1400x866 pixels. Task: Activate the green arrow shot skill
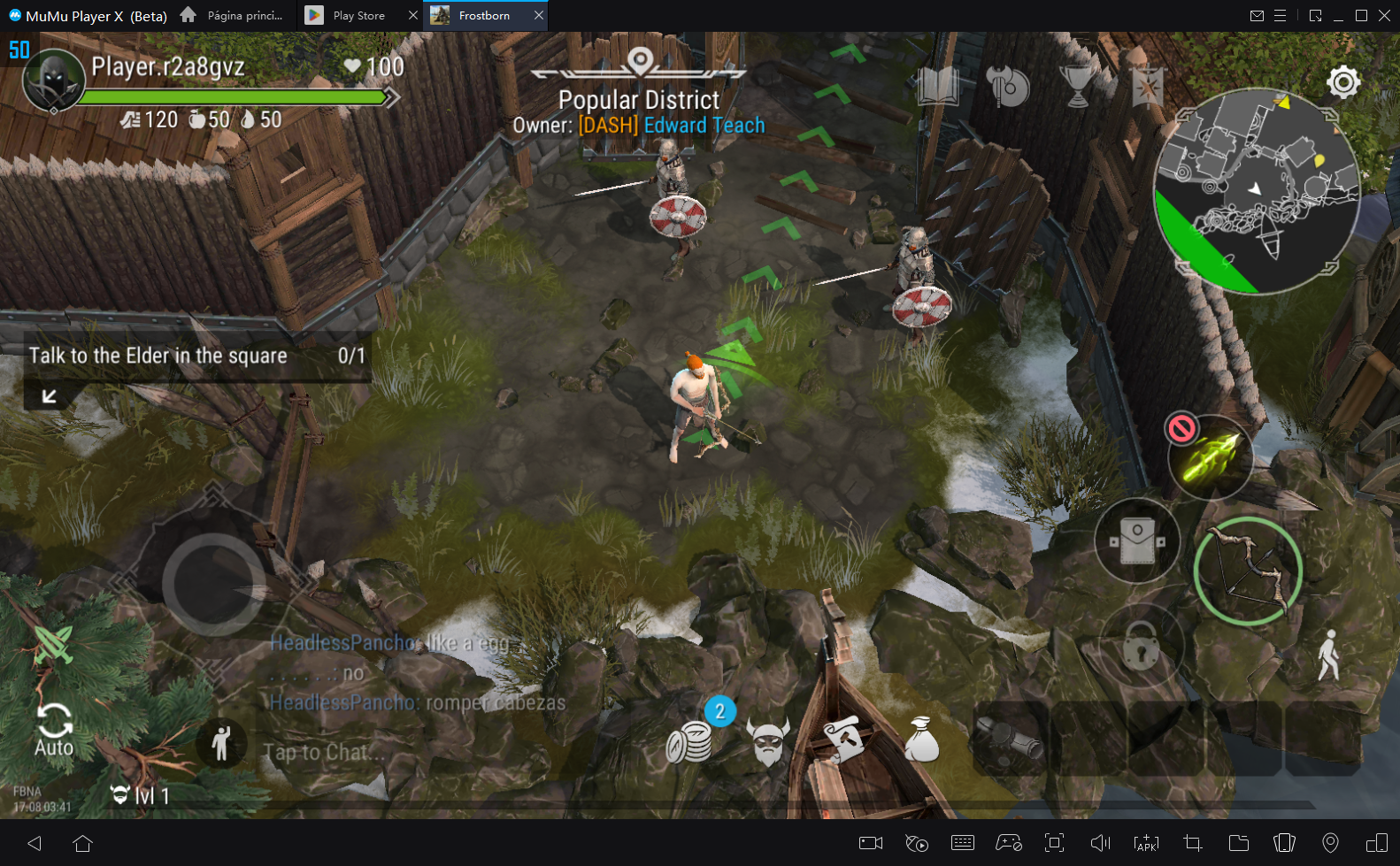coord(1211,457)
